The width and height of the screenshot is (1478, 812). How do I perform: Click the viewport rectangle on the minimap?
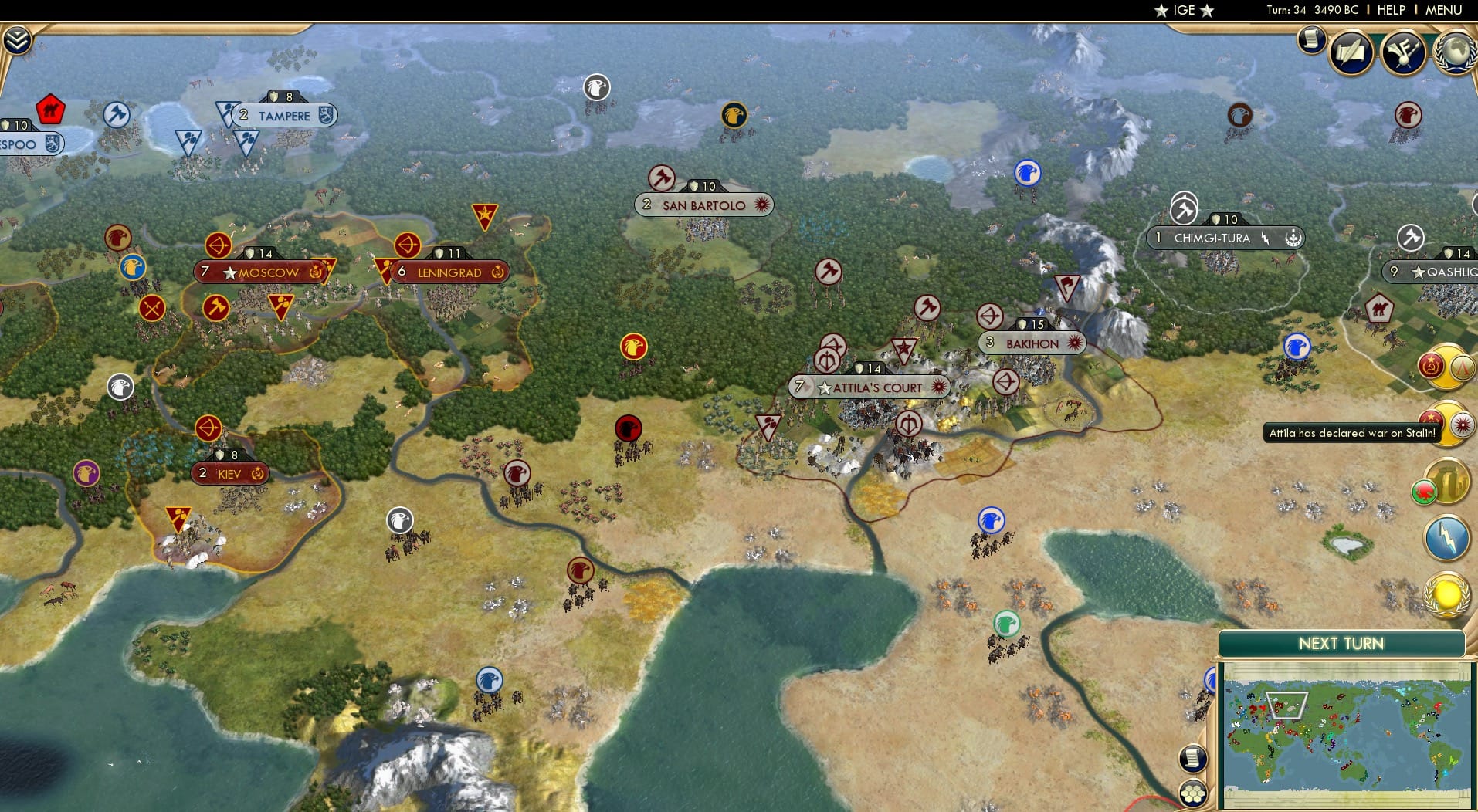coord(1286,706)
